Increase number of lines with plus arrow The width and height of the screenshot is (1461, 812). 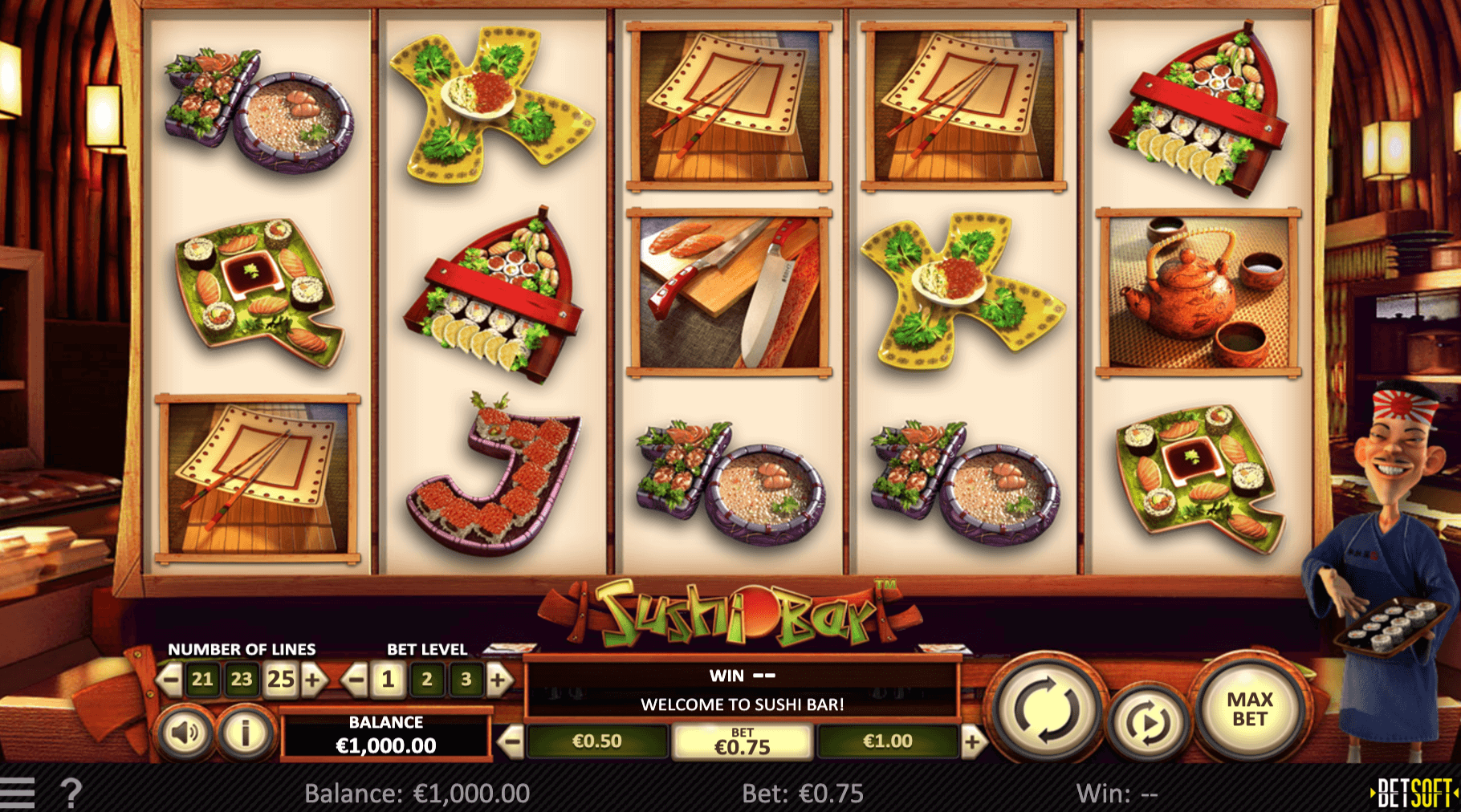tap(315, 680)
